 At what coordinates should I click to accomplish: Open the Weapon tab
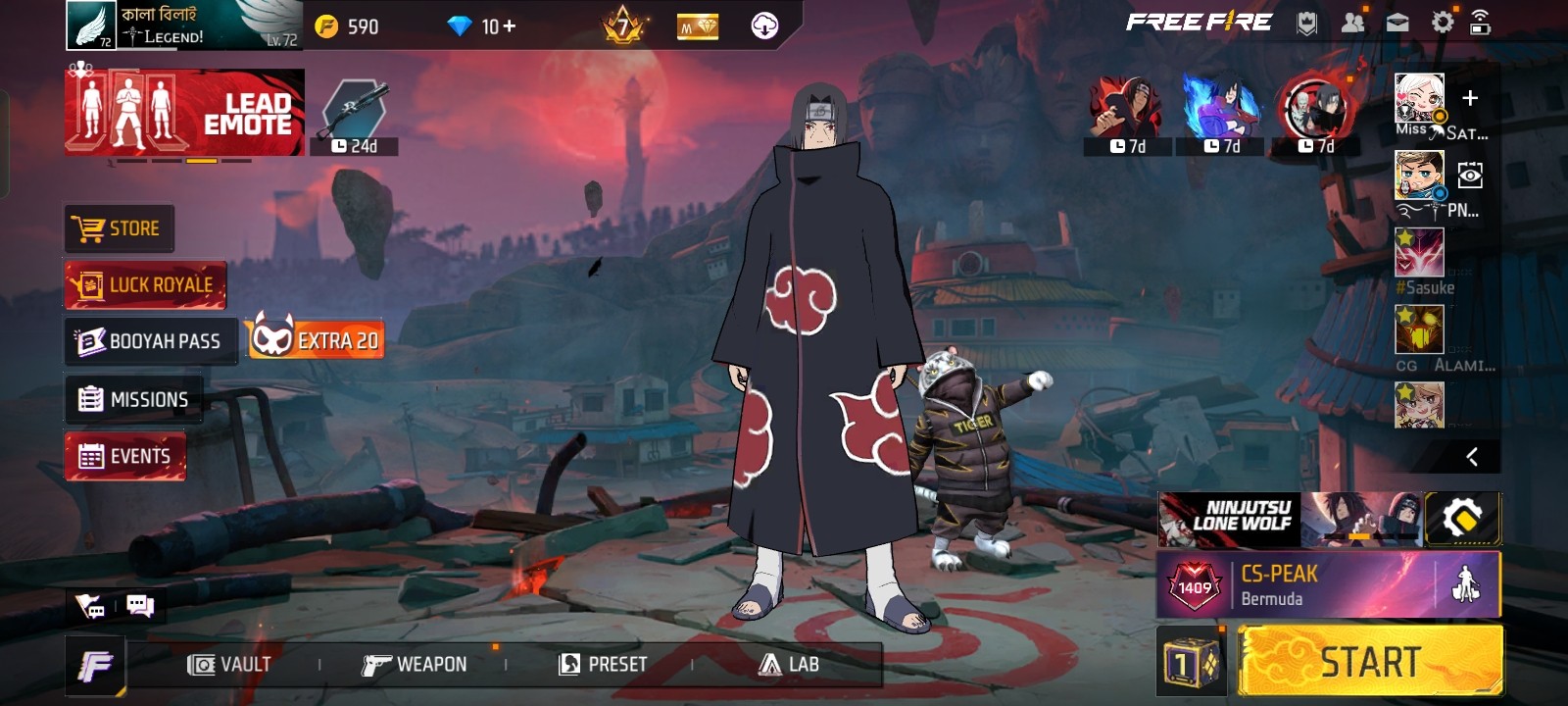tap(415, 665)
